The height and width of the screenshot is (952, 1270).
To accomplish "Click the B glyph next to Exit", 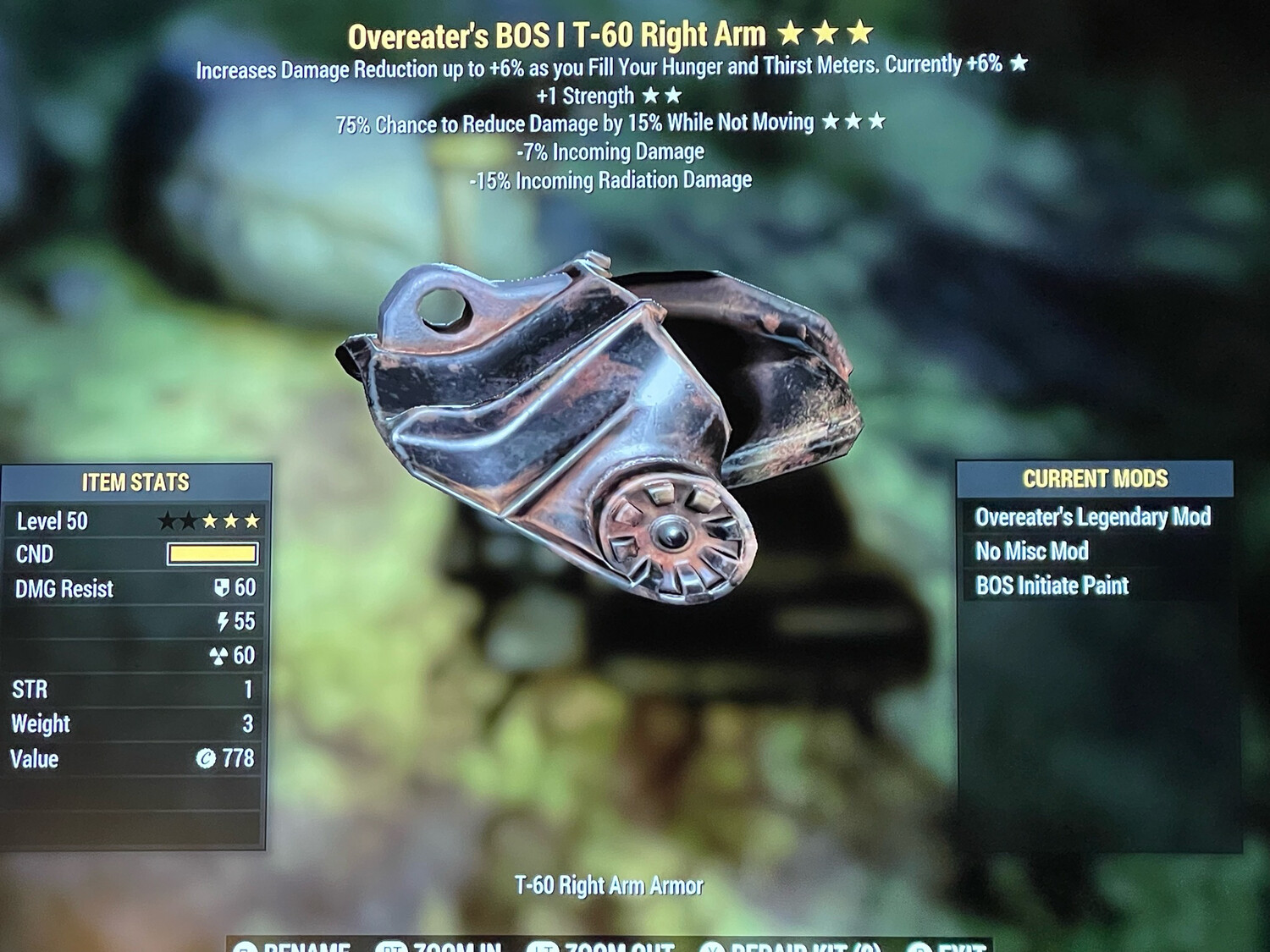I will click(x=917, y=946).
